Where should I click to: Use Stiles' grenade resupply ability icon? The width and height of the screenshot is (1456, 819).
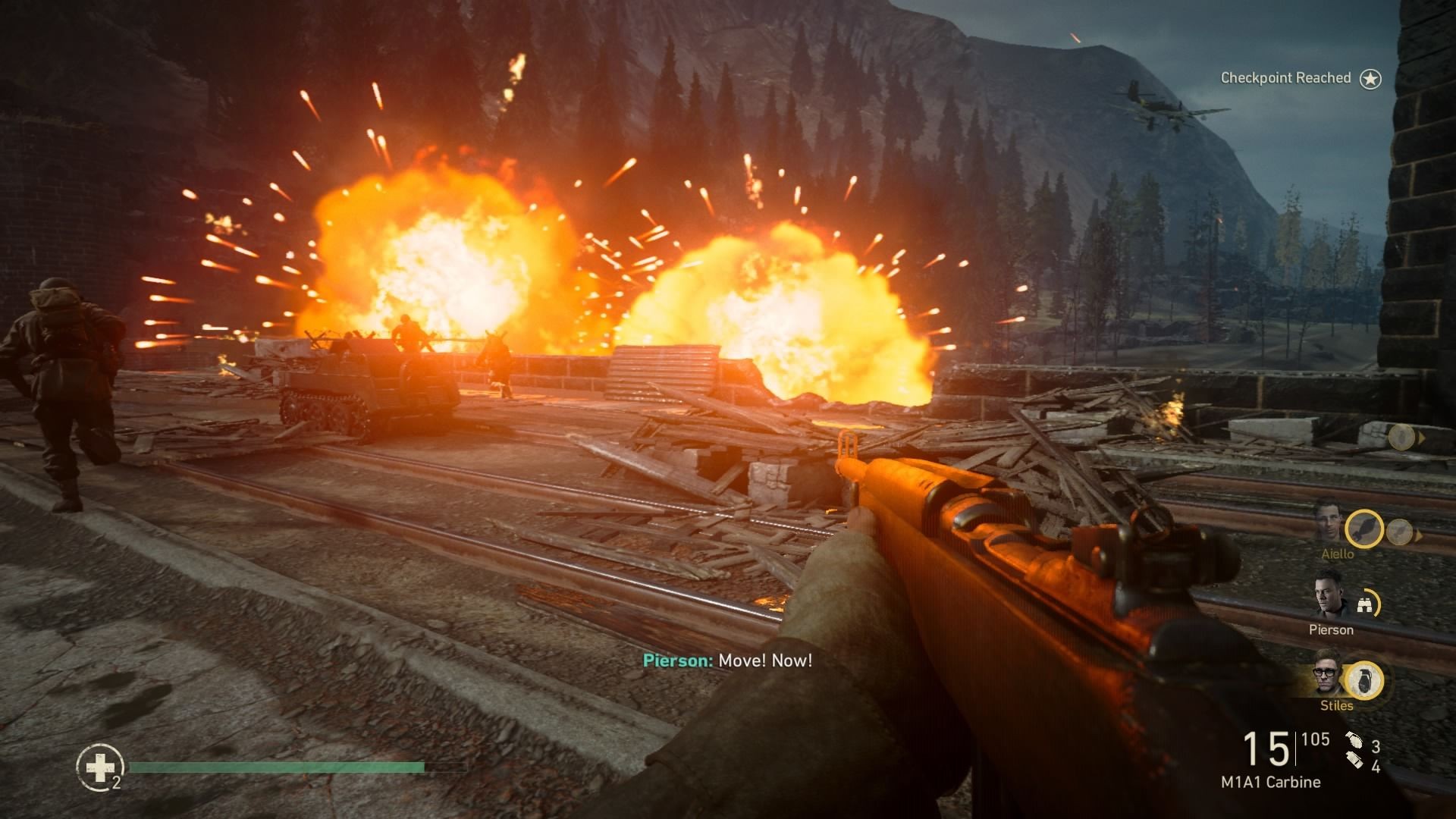(x=1364, y=680)
